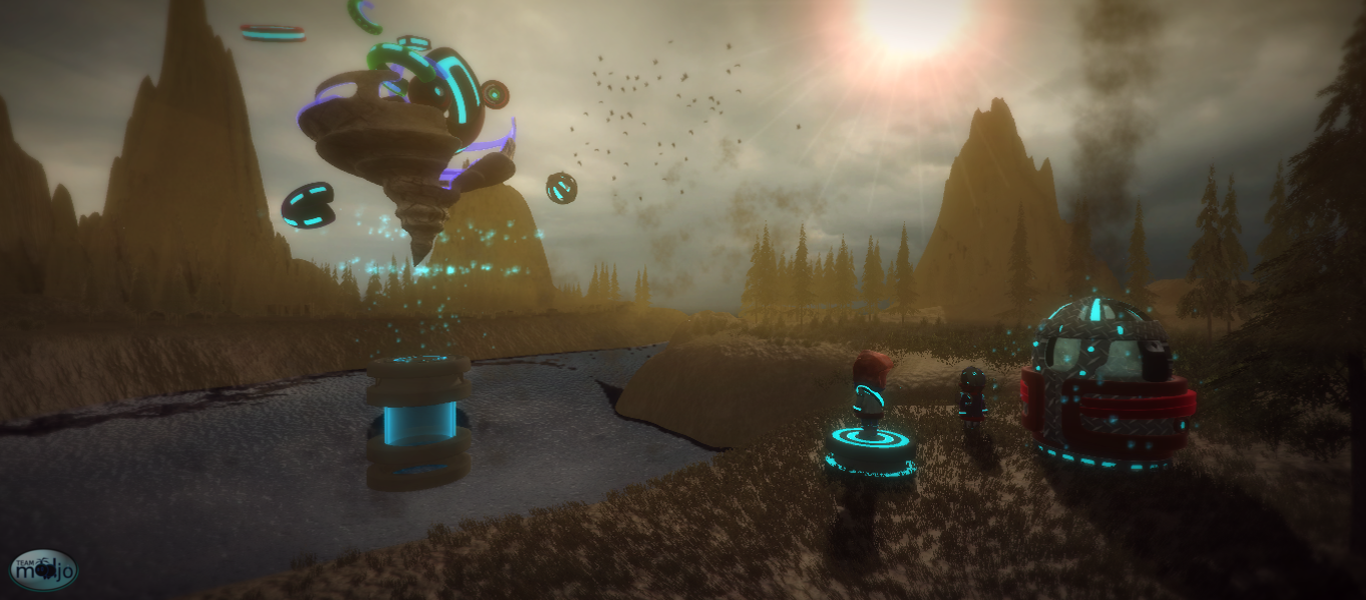Viewport: 1366px width, 600px height.
Task: Click the Team Mojo logo badge
Action: coord(44,570)
